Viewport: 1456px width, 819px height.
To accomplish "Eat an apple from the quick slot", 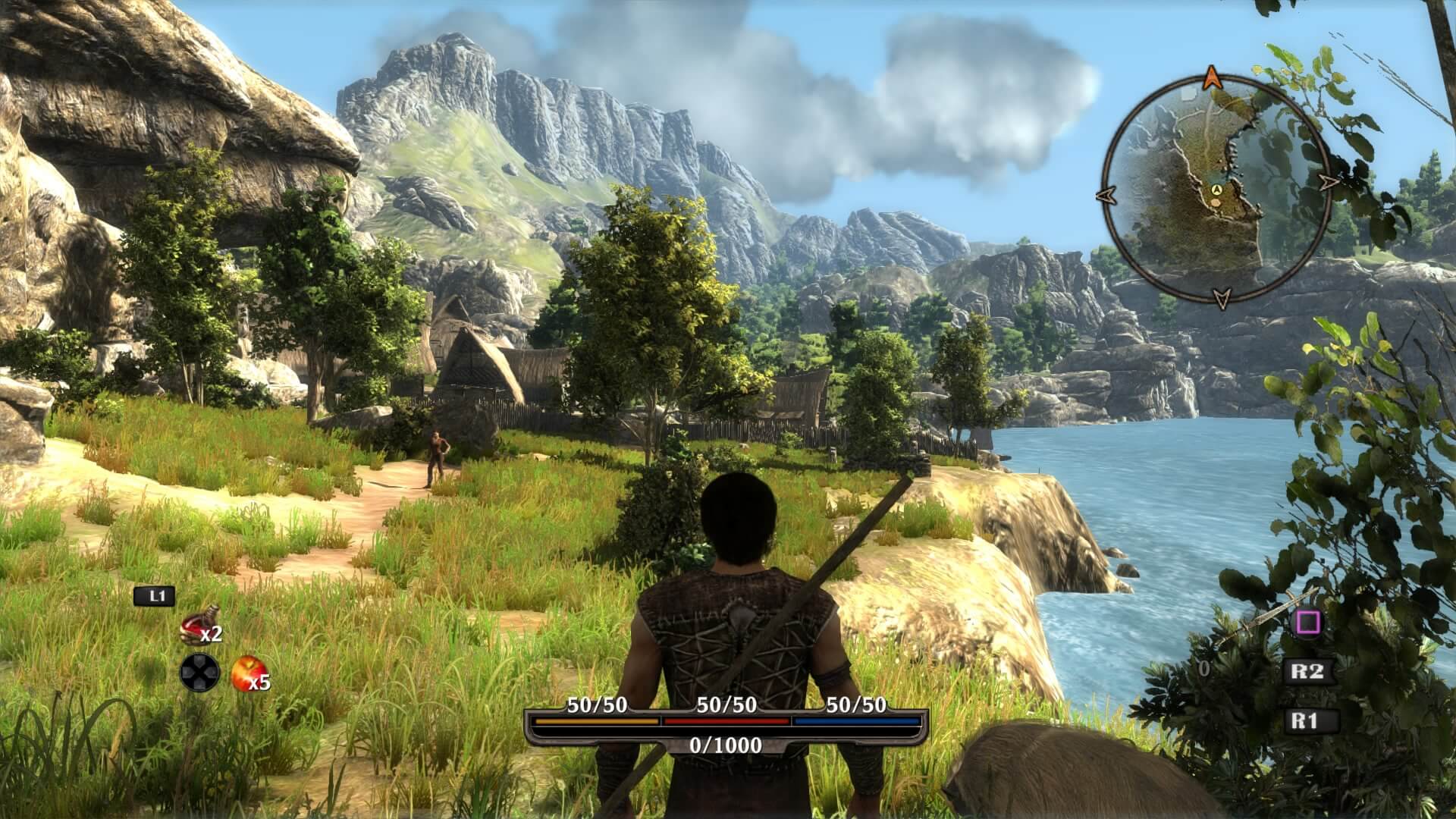I will (245, 672).
